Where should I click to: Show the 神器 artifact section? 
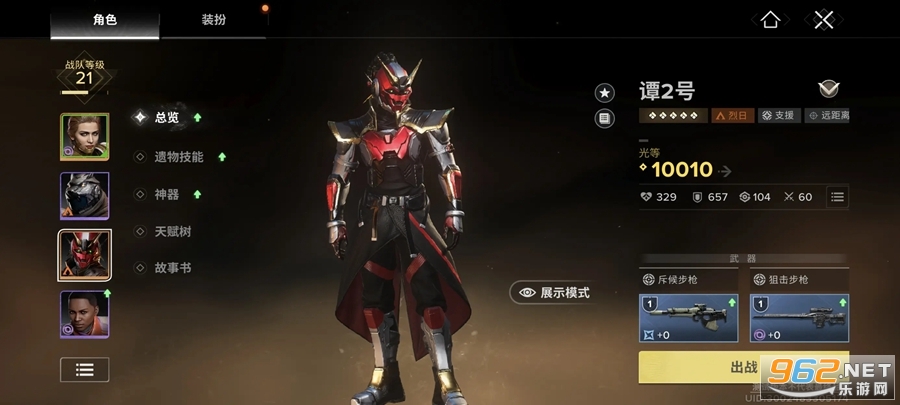pos(166,194)
